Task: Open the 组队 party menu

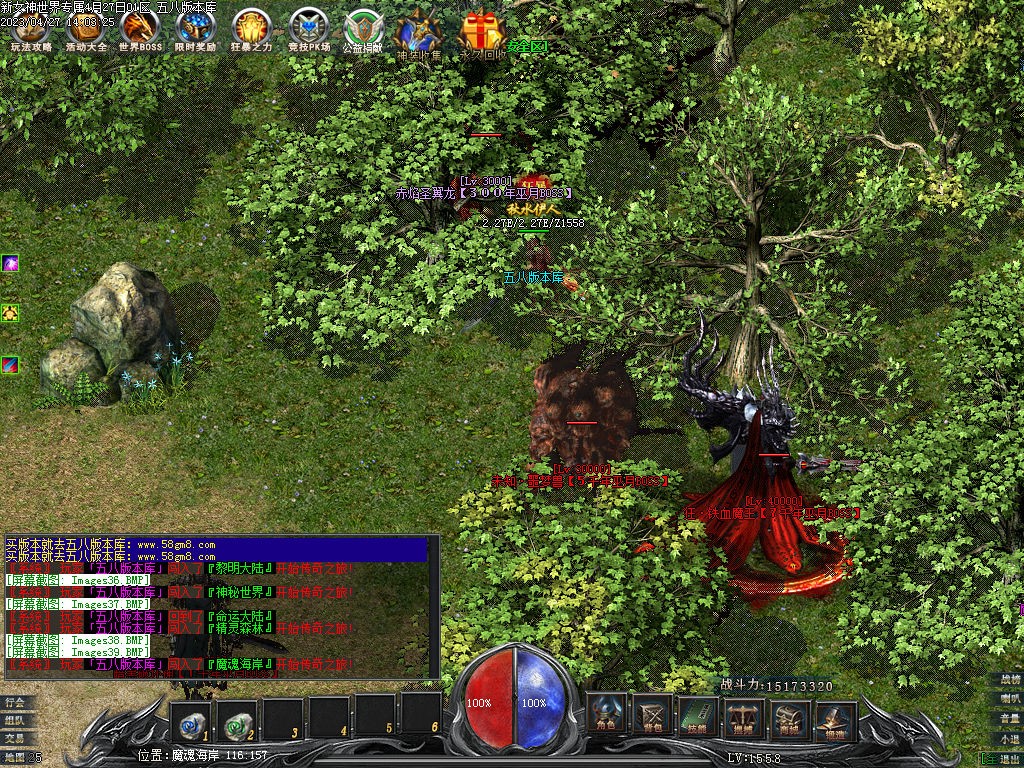Action: [15, 720]
